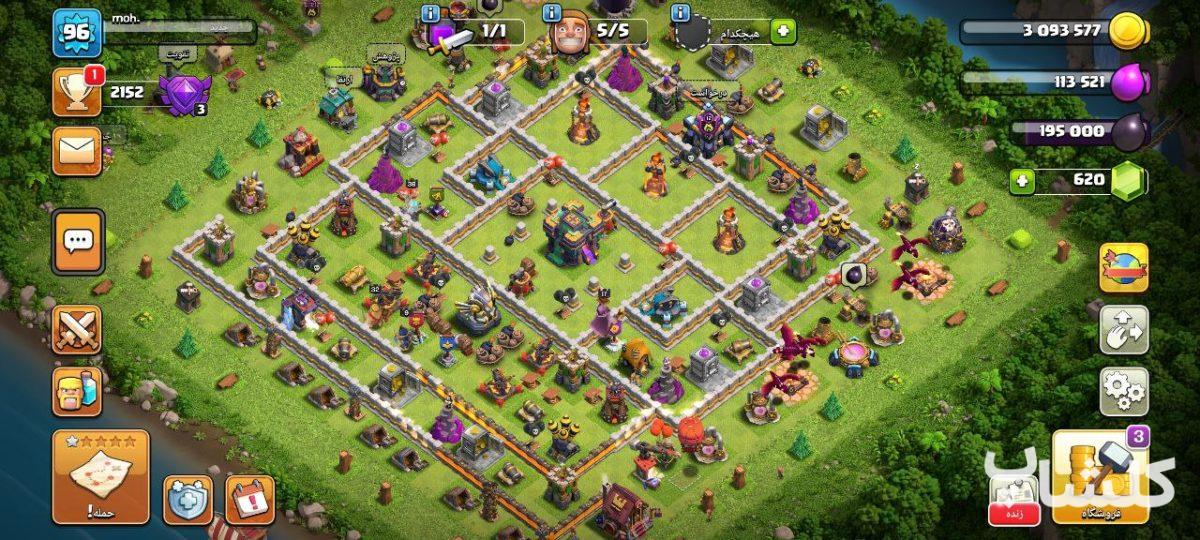Select the player level 96 badge
Image resolution: width=1200 pixels, height=540 pixels.
tap(76, 32)
